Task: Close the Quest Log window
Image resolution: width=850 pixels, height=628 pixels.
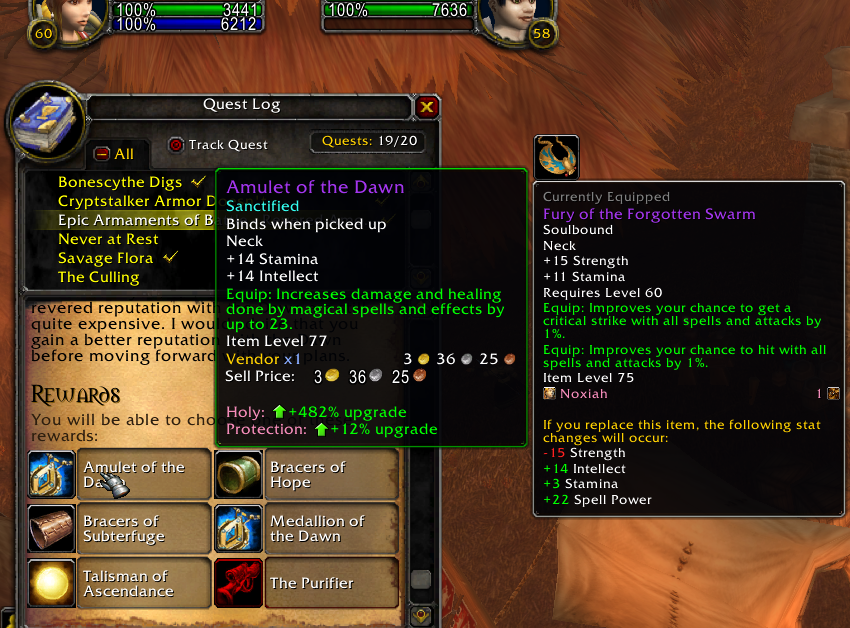Action: click(427, 107)
